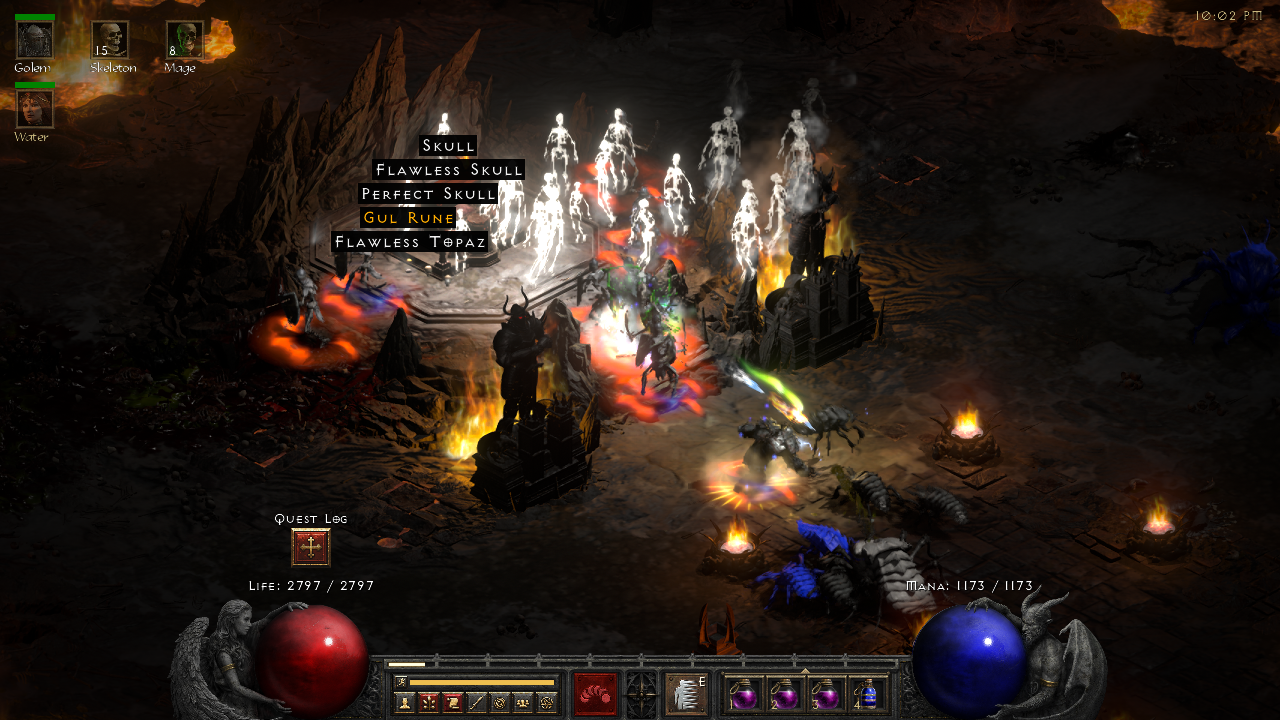Change the right-click bone skill icon
The image size is (1280, 720).
[686, 694]
